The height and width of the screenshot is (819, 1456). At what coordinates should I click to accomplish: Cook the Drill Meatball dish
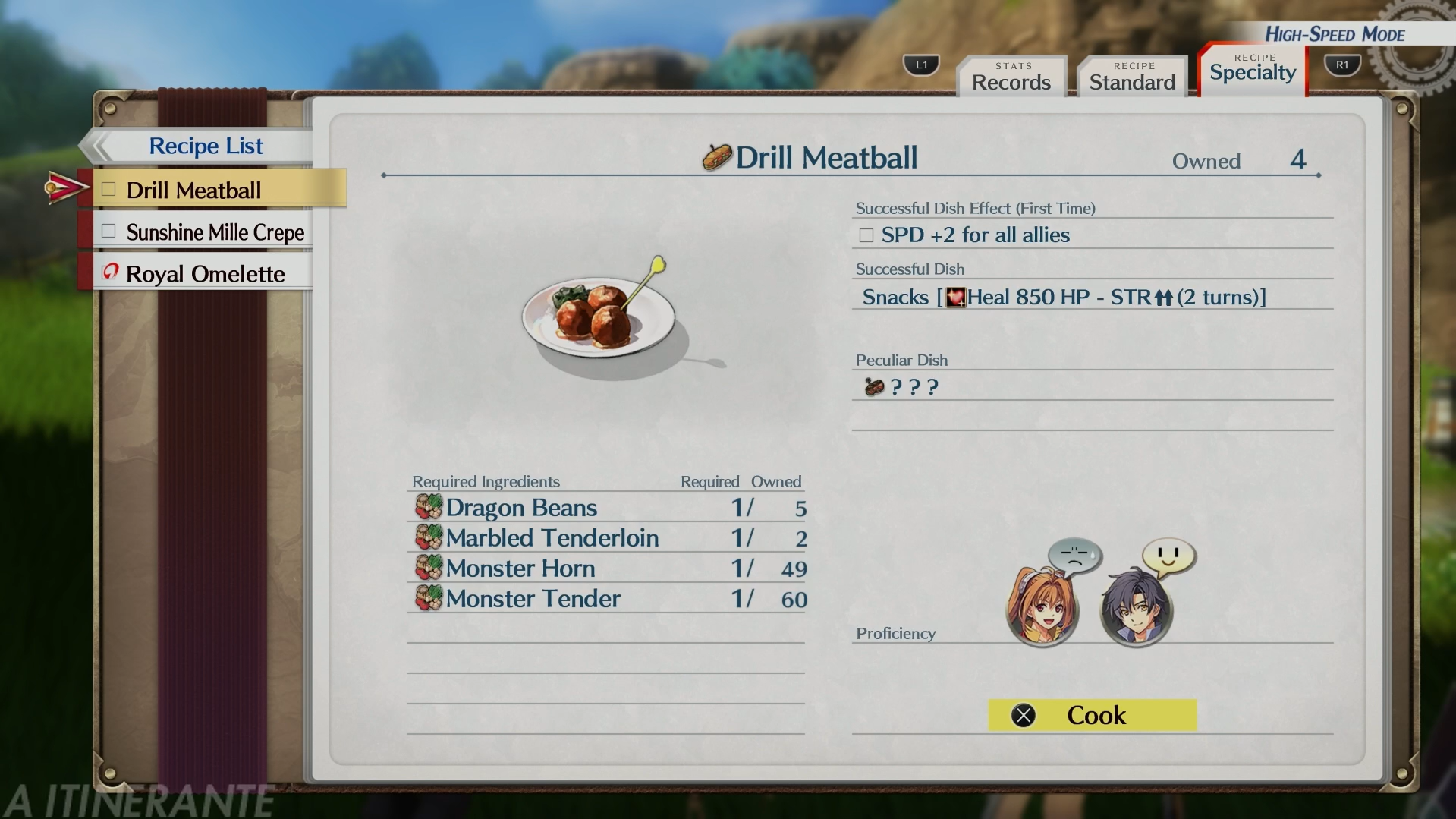coord(1092,715)
